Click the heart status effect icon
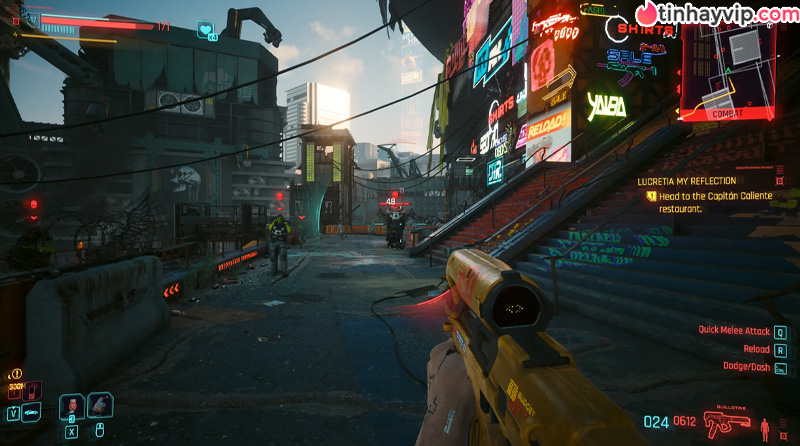This screenshot has width=800, height=446. point(205,30)
